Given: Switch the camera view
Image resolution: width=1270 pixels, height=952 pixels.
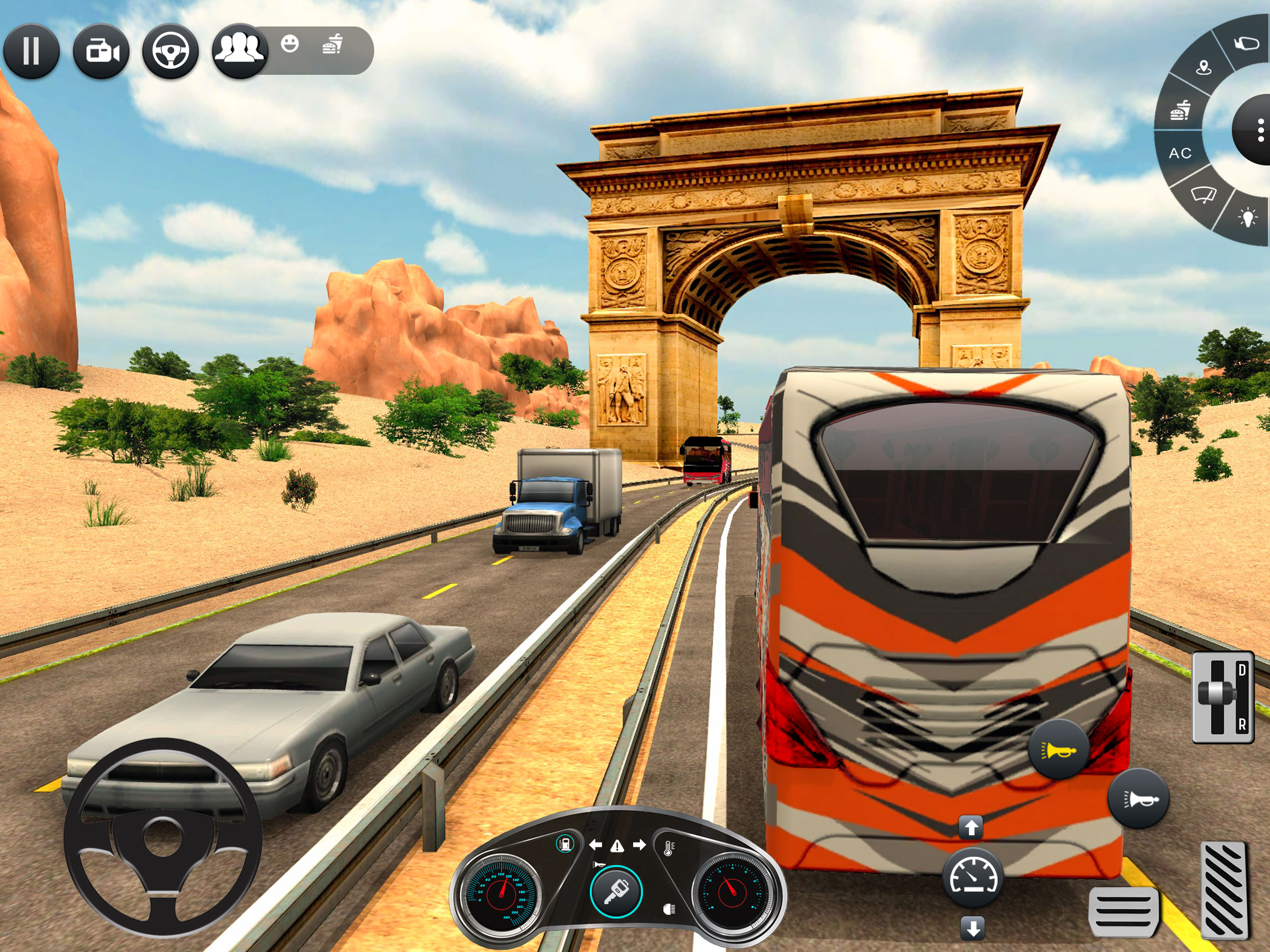Looking at the screenshot, I should [101, 52].
